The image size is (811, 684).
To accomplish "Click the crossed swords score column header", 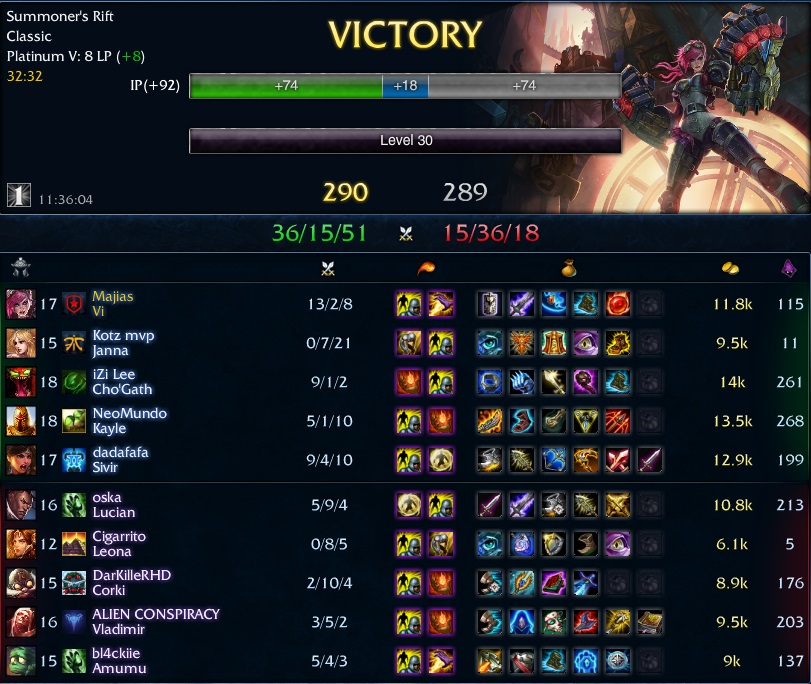I will (328, 268).
